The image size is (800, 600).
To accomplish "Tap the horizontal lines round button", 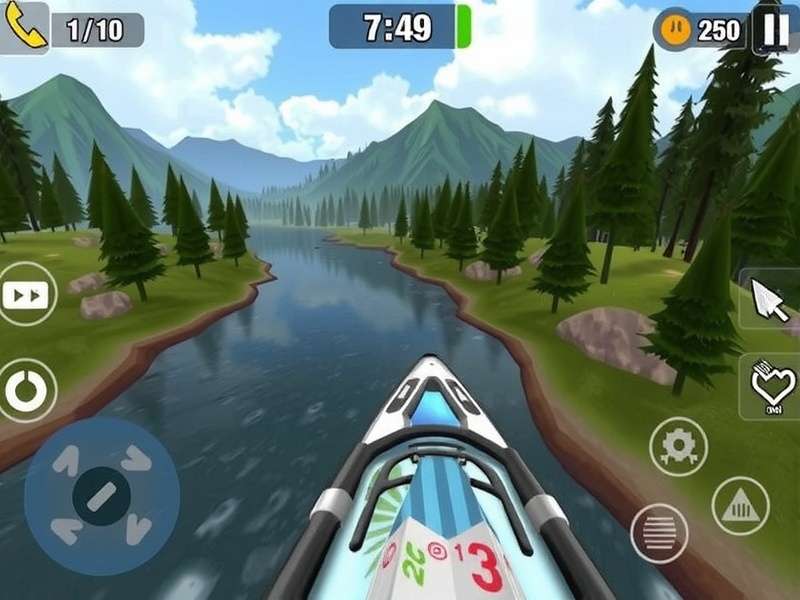I will [659, 533].
